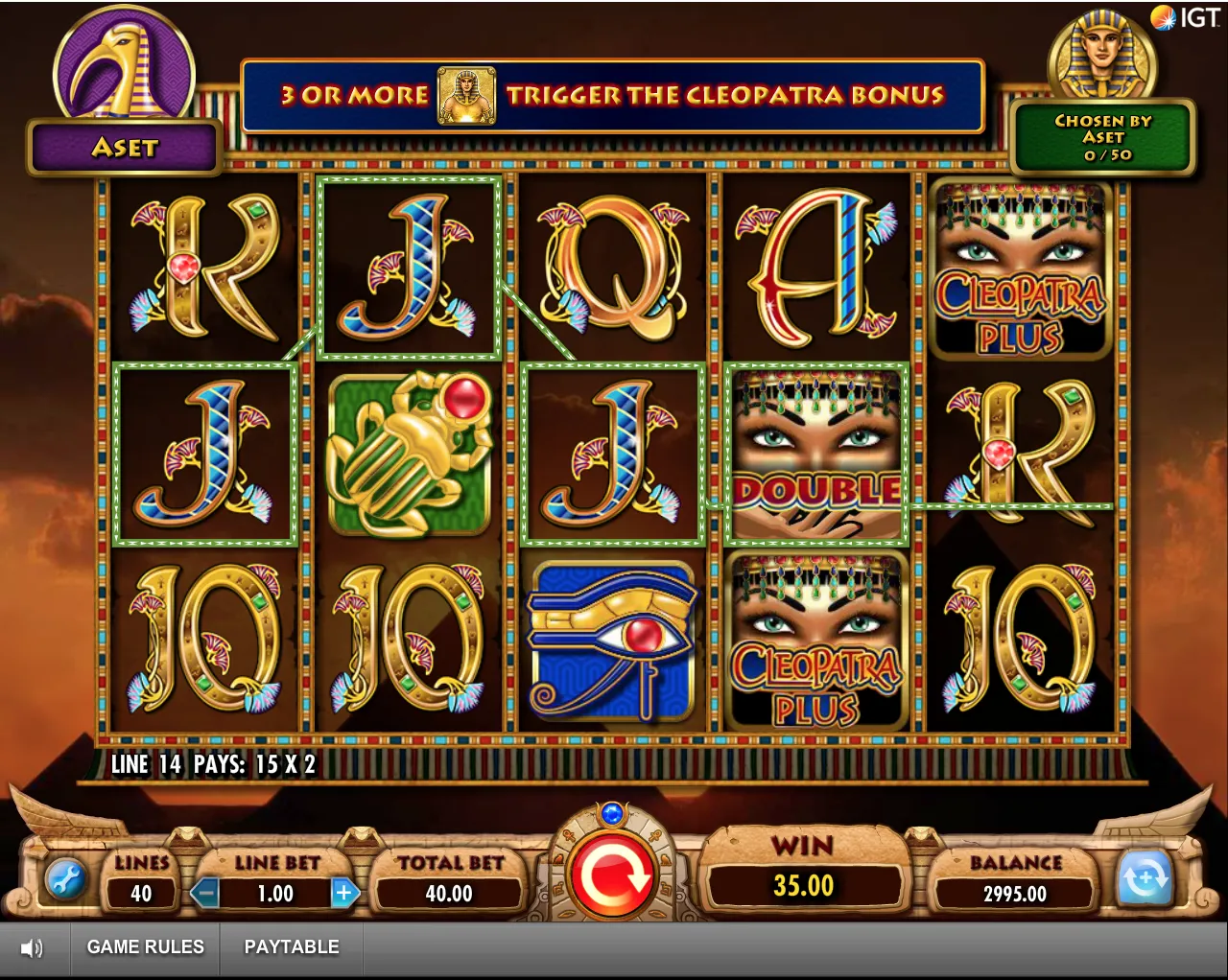Select the Lines display showing 40
1228x980 pixels.
tap(141, 893)
